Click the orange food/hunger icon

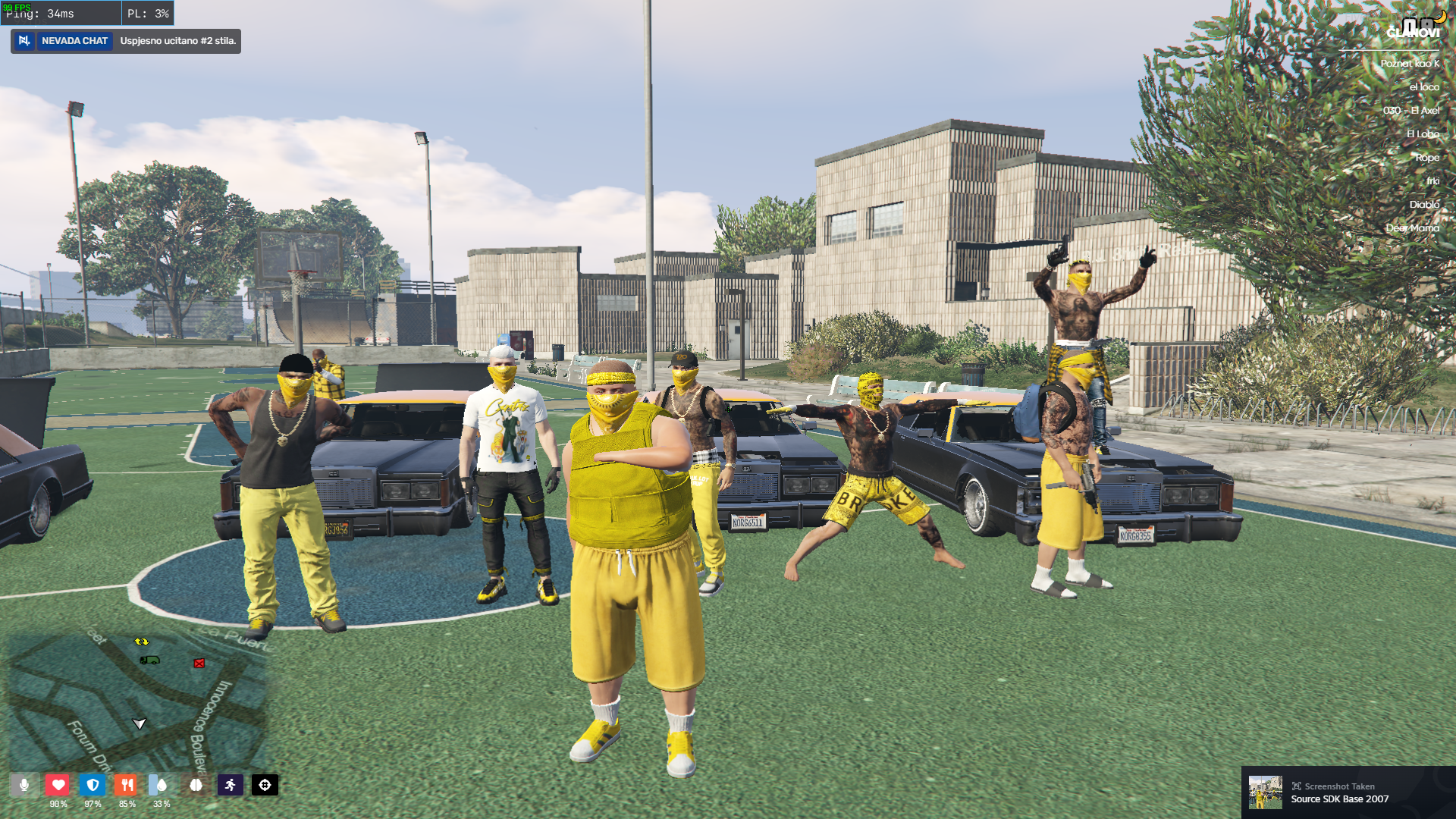[127, 785]
